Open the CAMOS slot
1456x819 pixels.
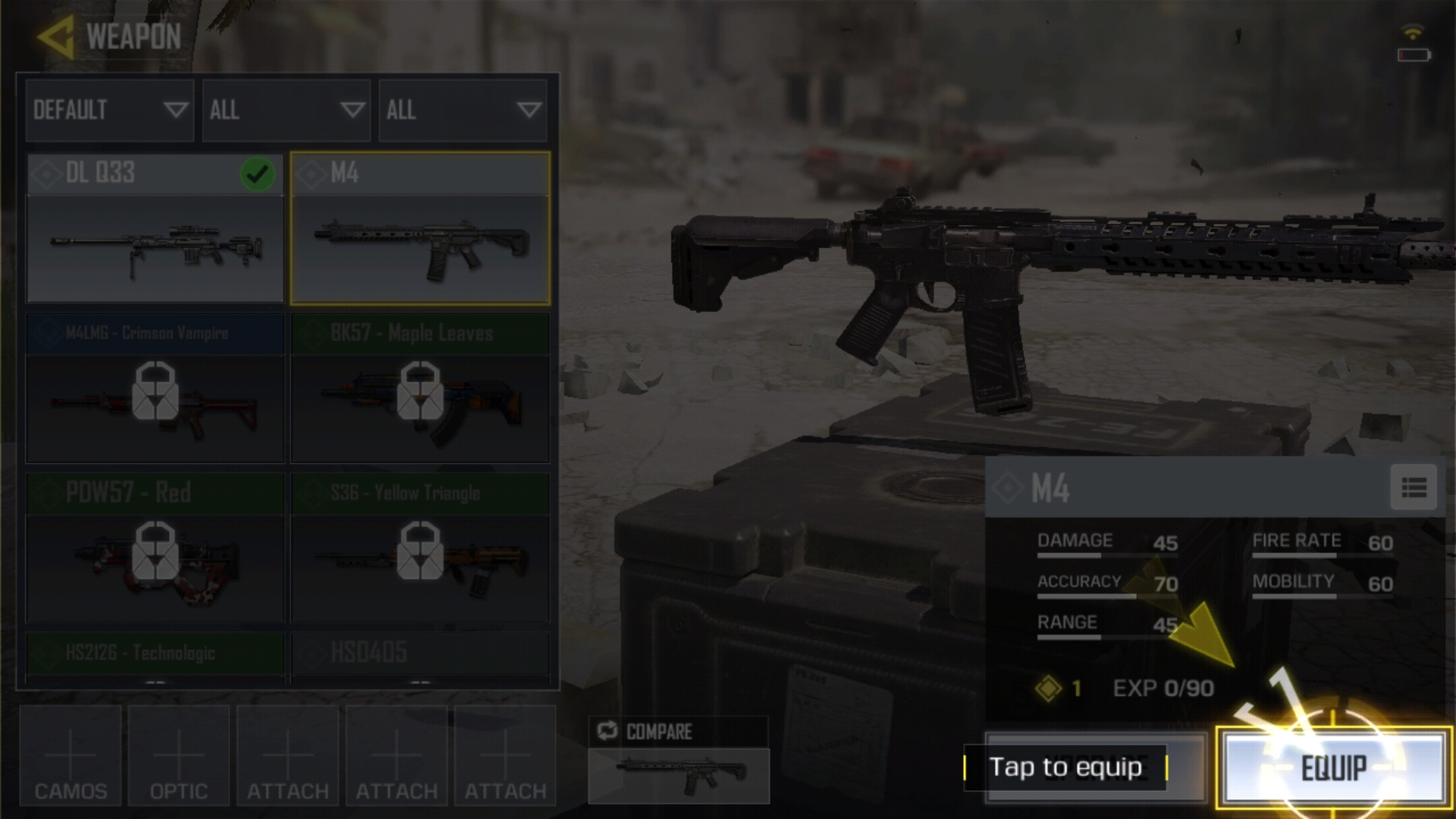pyautogui.click(x=71, y=756)
